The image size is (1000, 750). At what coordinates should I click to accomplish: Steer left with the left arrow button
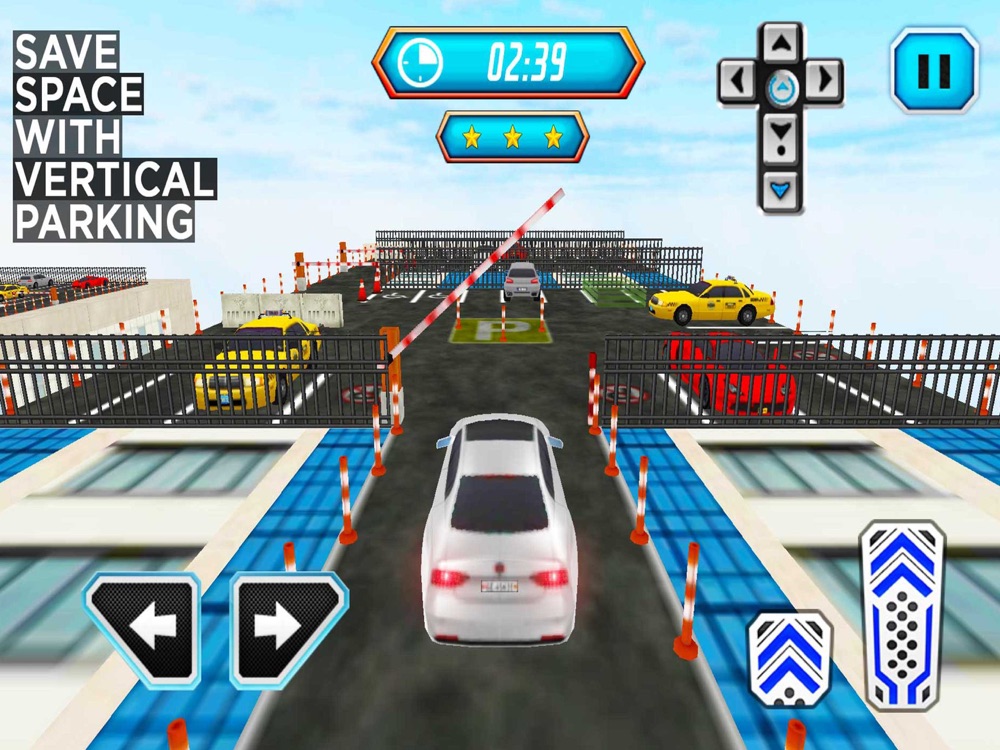[x=140, y=628]
